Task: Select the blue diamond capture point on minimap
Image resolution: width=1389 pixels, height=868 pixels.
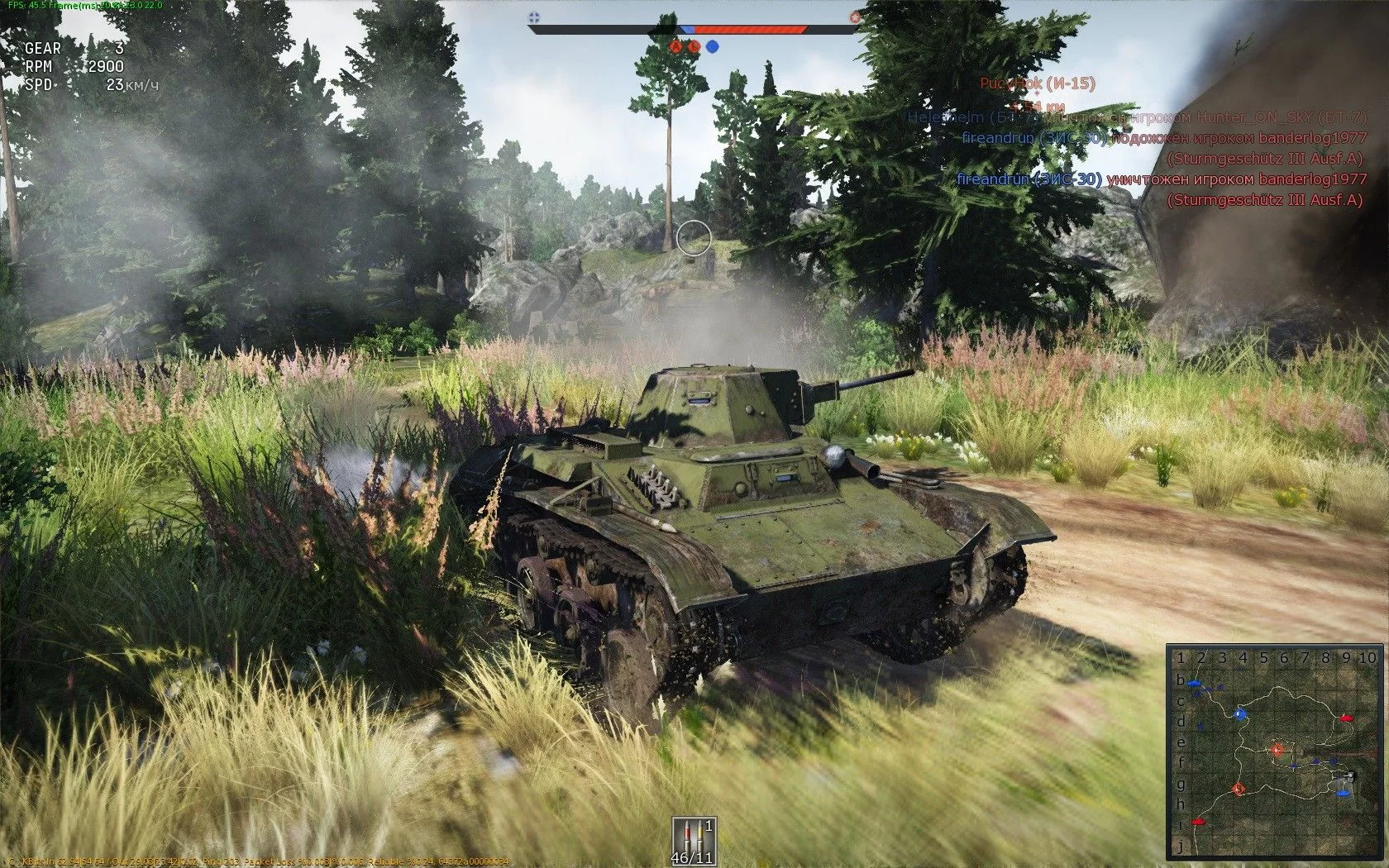Action: (x=1239, y=713)
